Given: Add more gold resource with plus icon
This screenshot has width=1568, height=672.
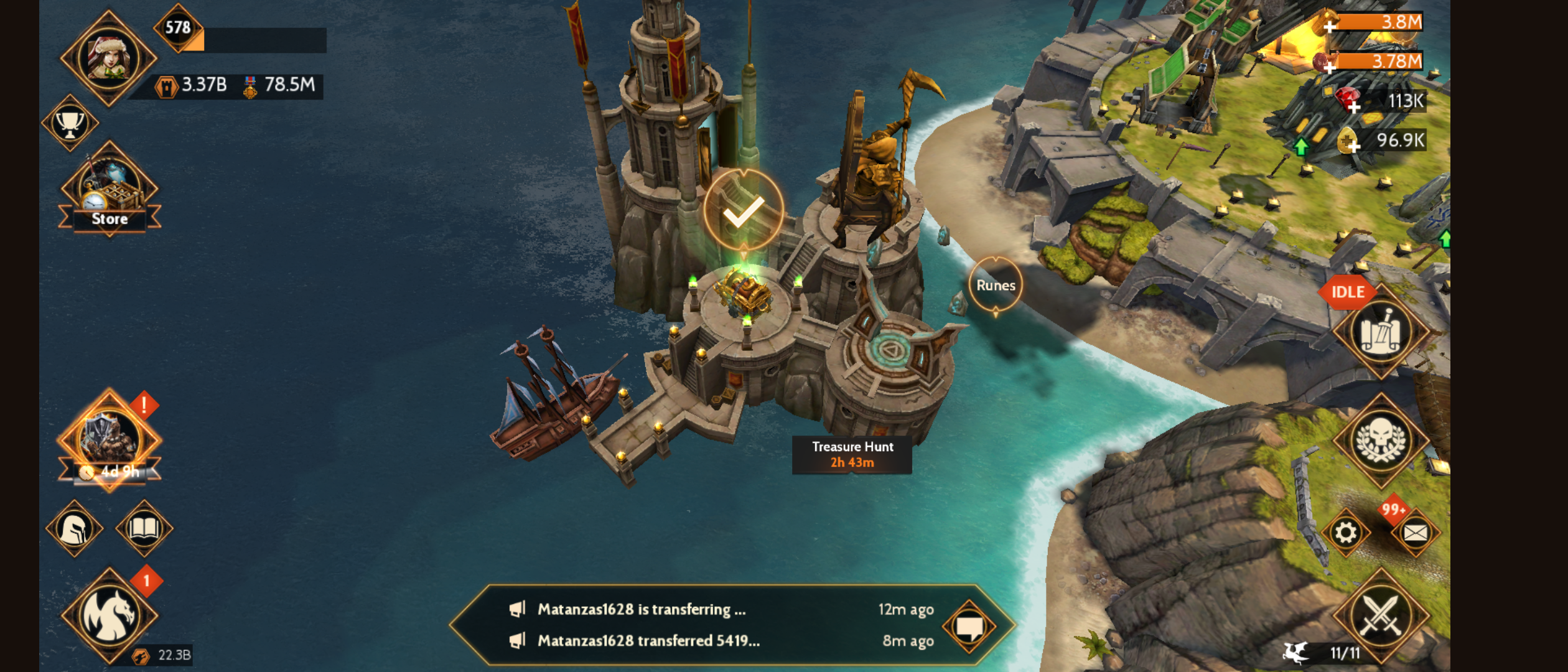Looking at the screenshot, I should click(1329, 26).
